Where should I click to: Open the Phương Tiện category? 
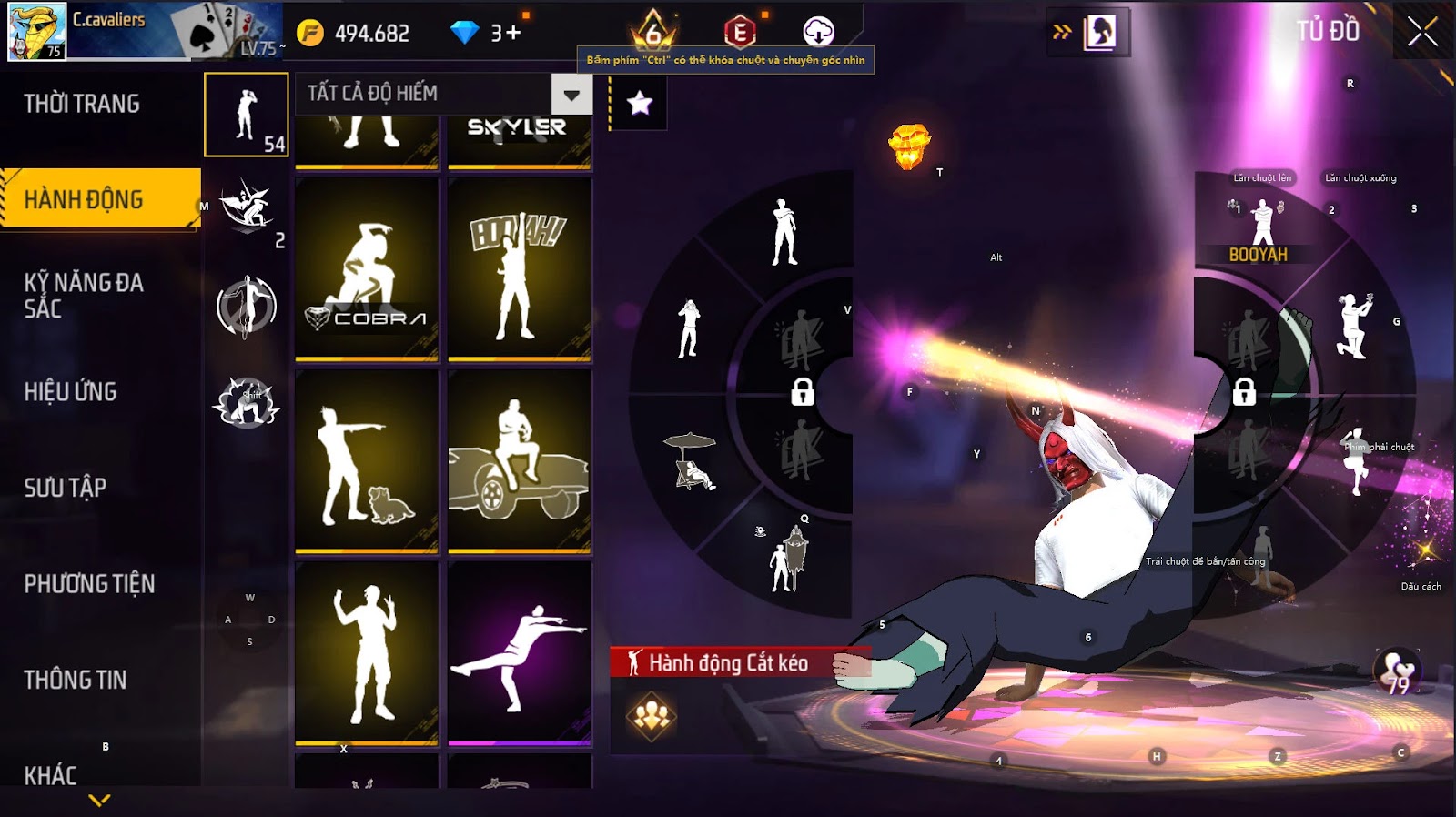pyautogui.click(x=89, y=584)
